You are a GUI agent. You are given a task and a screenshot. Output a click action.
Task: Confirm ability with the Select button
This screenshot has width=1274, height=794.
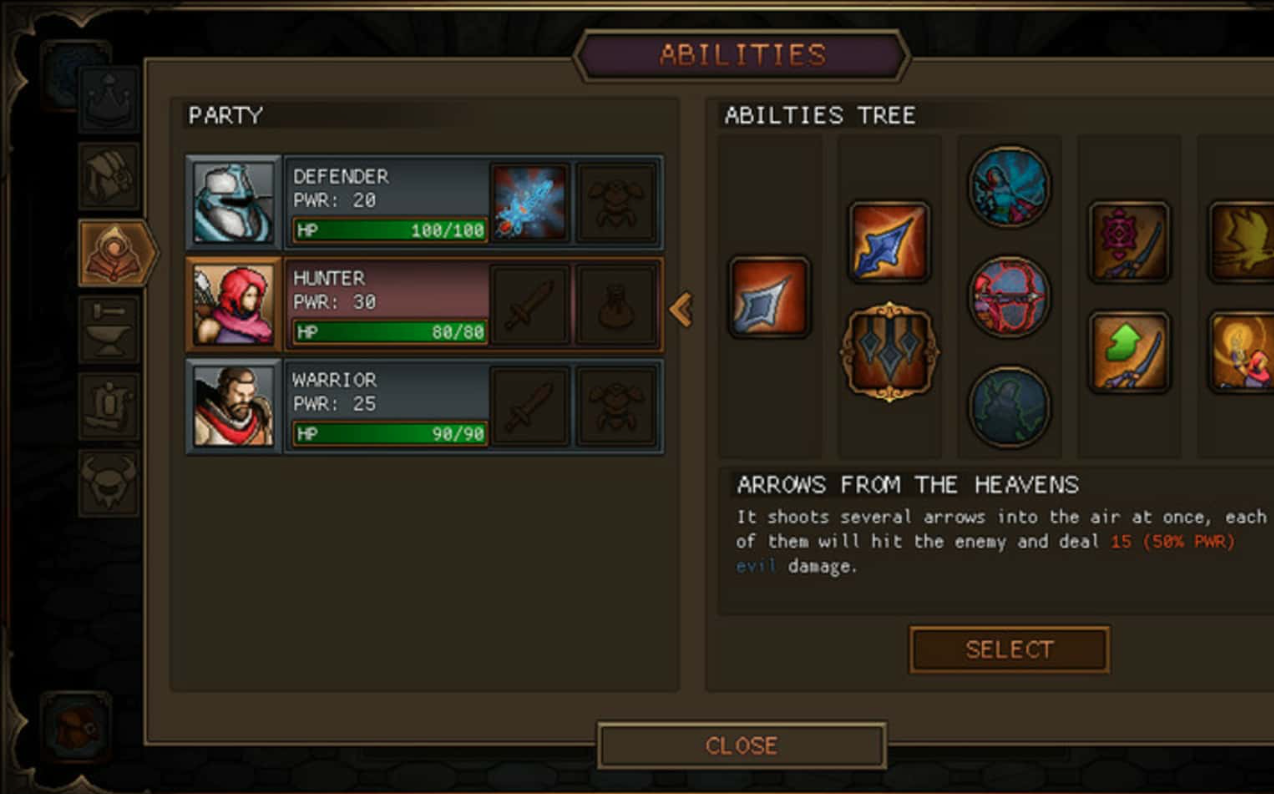[1009, 650]
